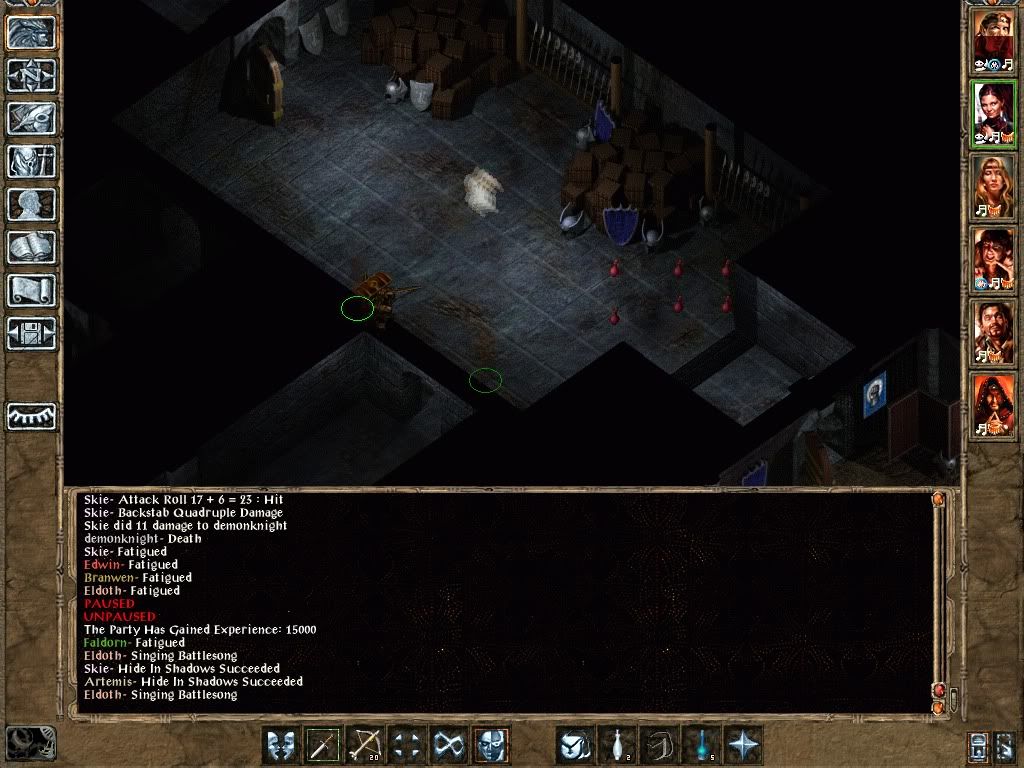Toggle pause with the clock button
This screenshot has width=1024, height=768.
(30, 743)
